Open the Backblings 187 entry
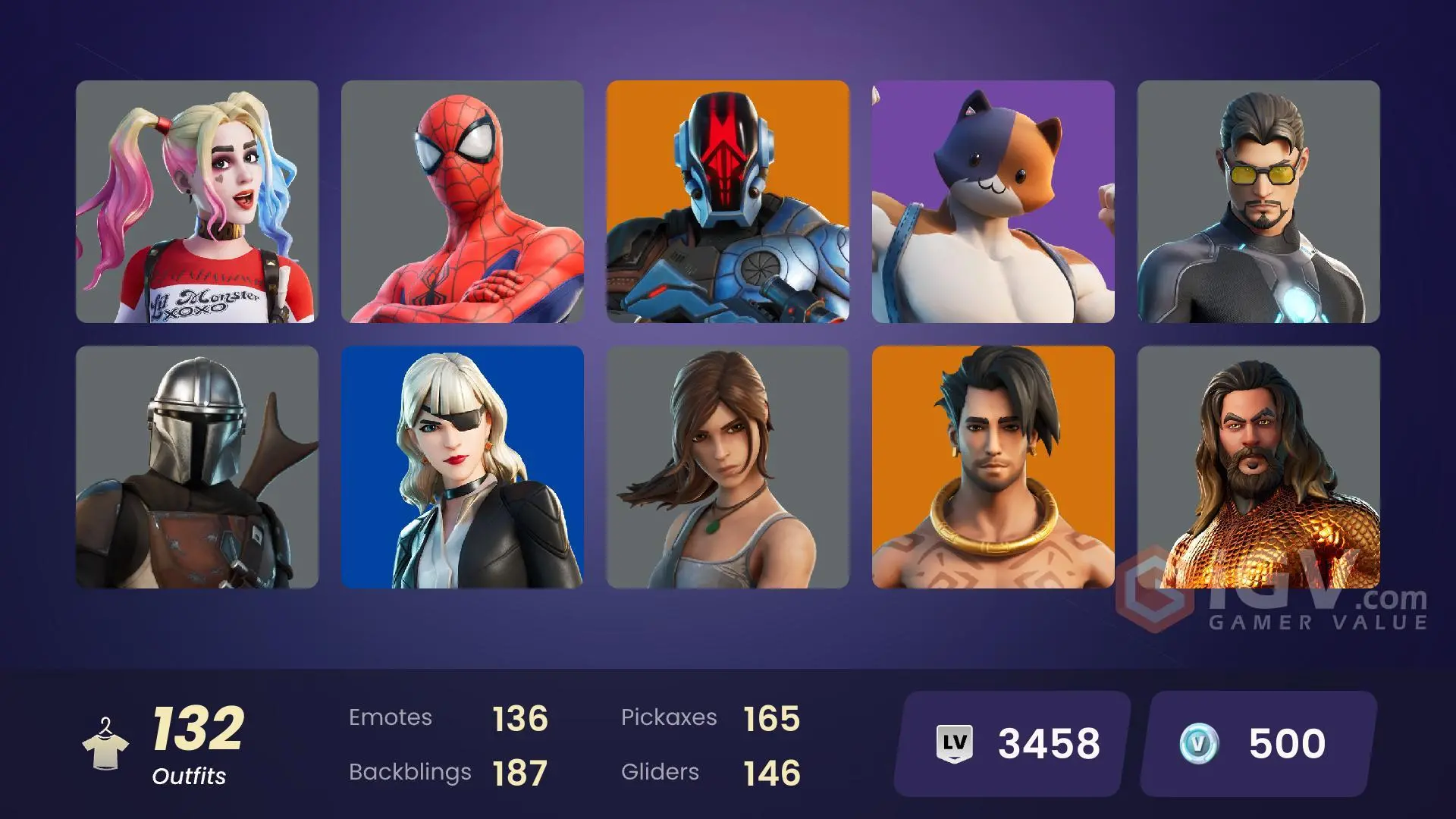 pyautogui.click(x=519, y=772)
